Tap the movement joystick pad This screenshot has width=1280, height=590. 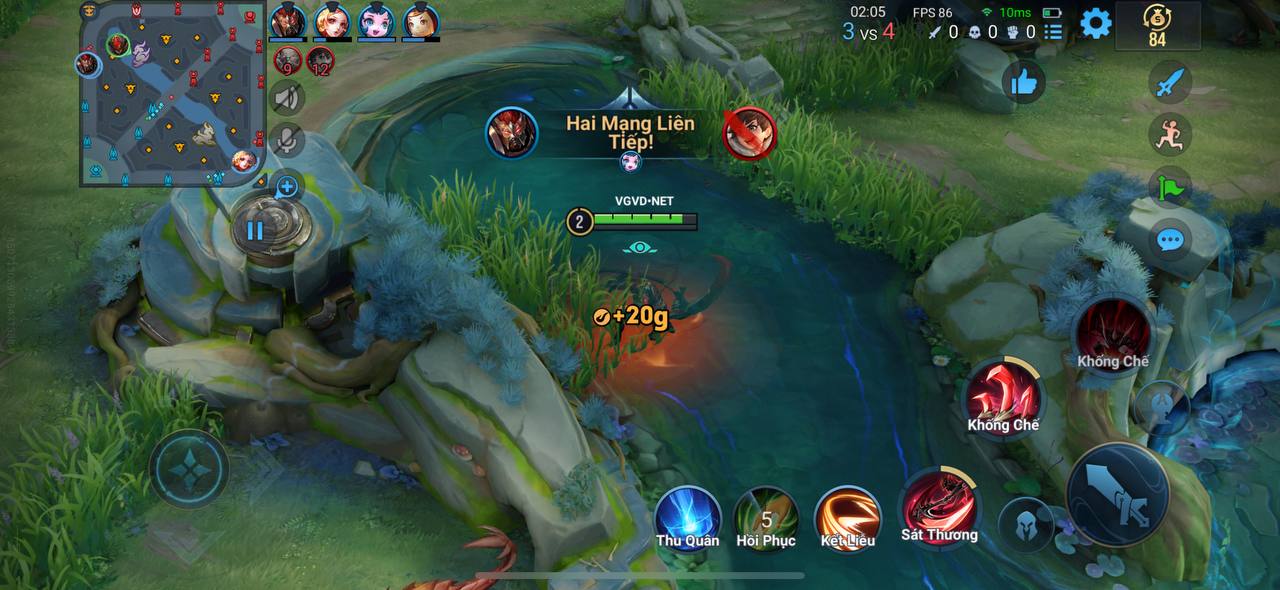[x=188, y=468]
